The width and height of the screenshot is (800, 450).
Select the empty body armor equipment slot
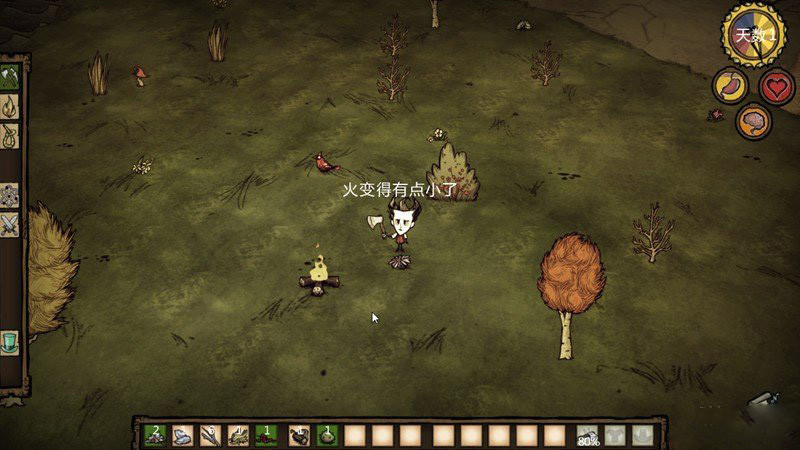[x=616, y=435]
